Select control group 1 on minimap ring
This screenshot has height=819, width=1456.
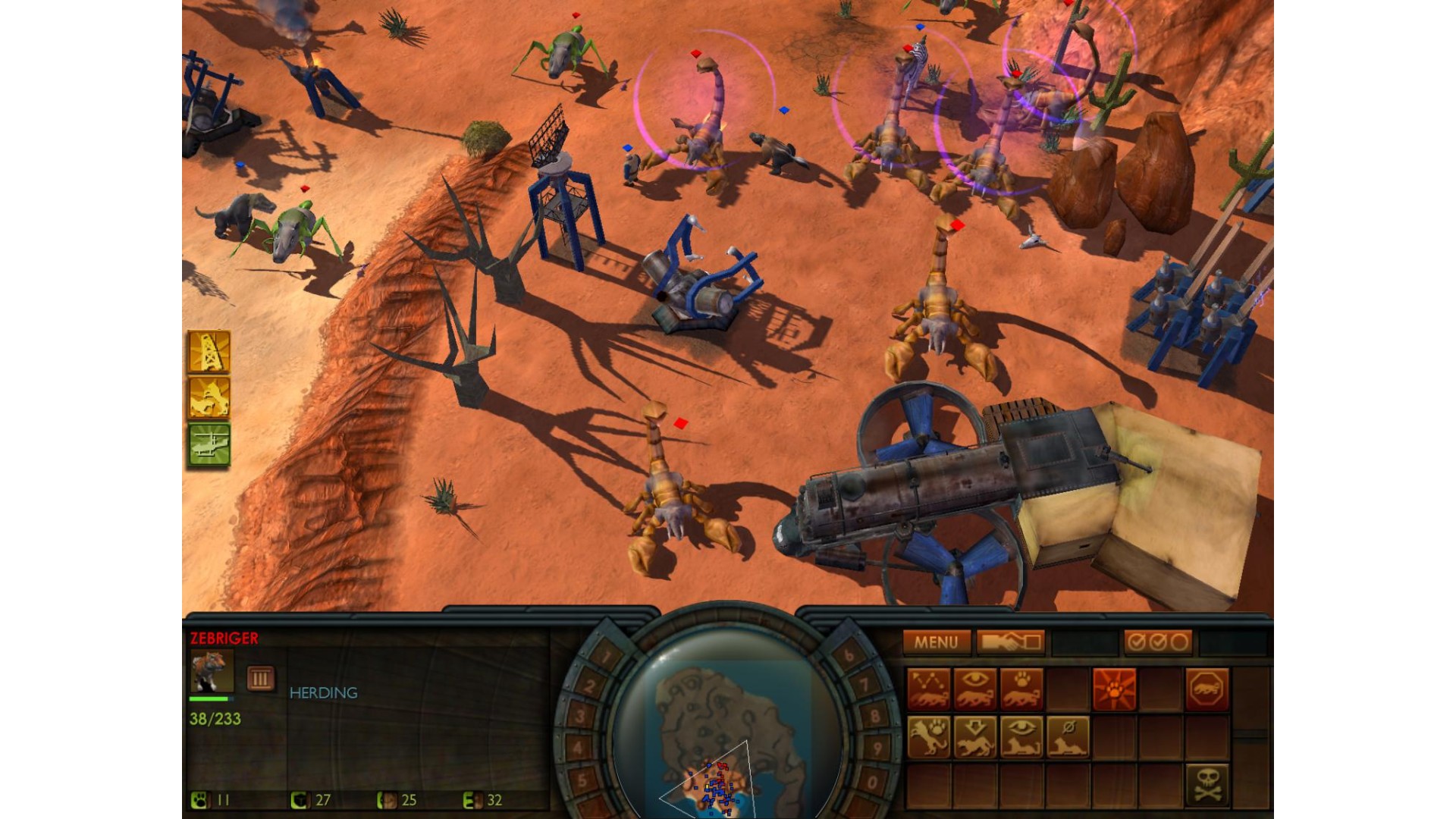tap(605, 655)
